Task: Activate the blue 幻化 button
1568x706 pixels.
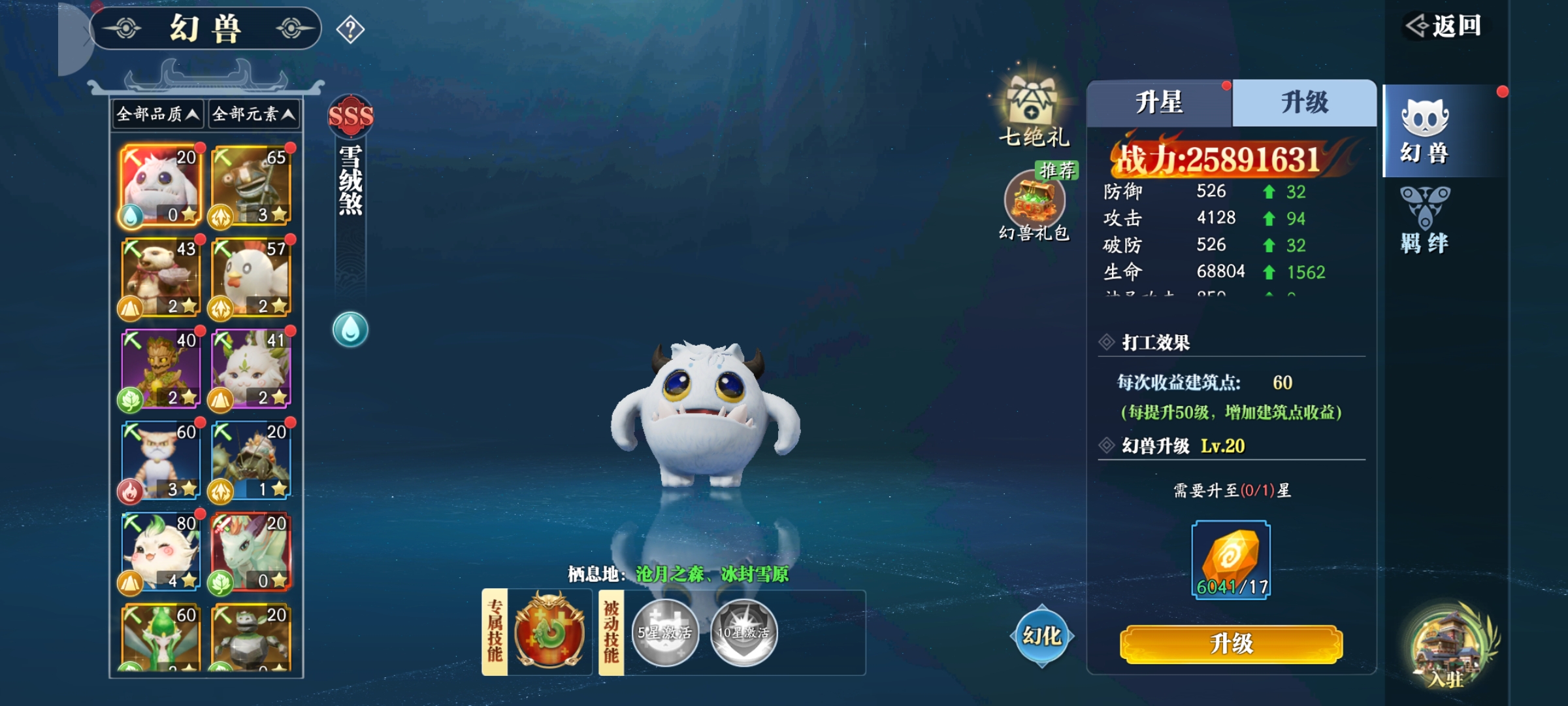Action: tap(1041, 636)
